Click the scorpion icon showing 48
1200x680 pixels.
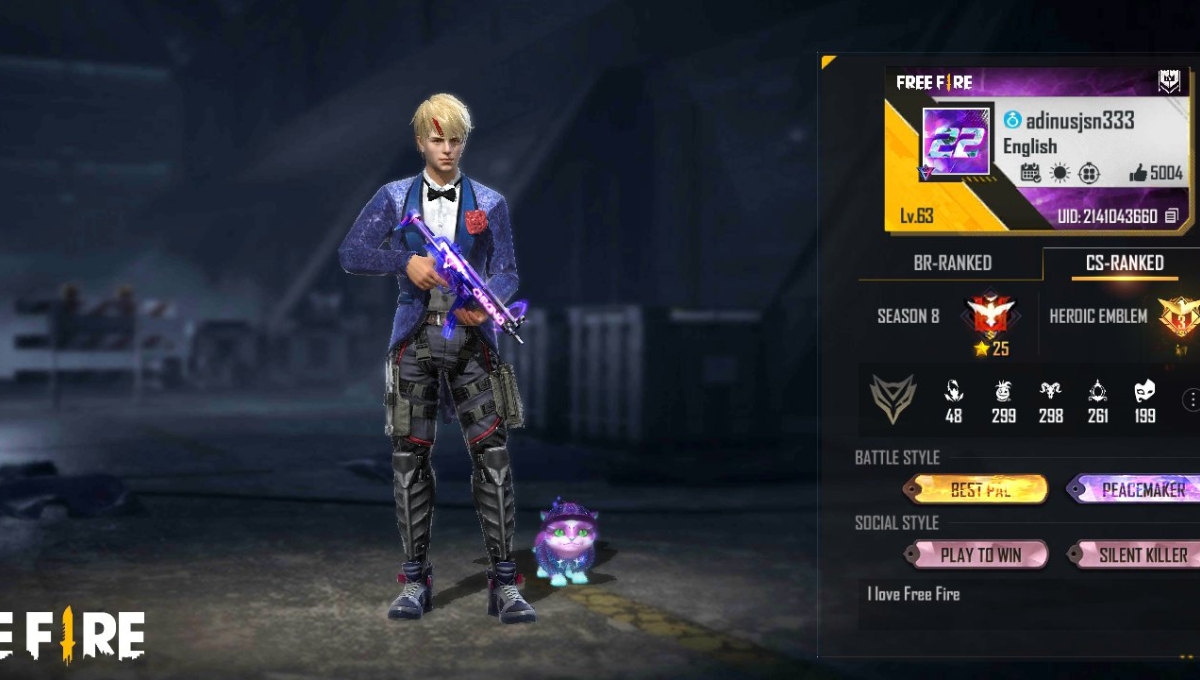[953, 391]
